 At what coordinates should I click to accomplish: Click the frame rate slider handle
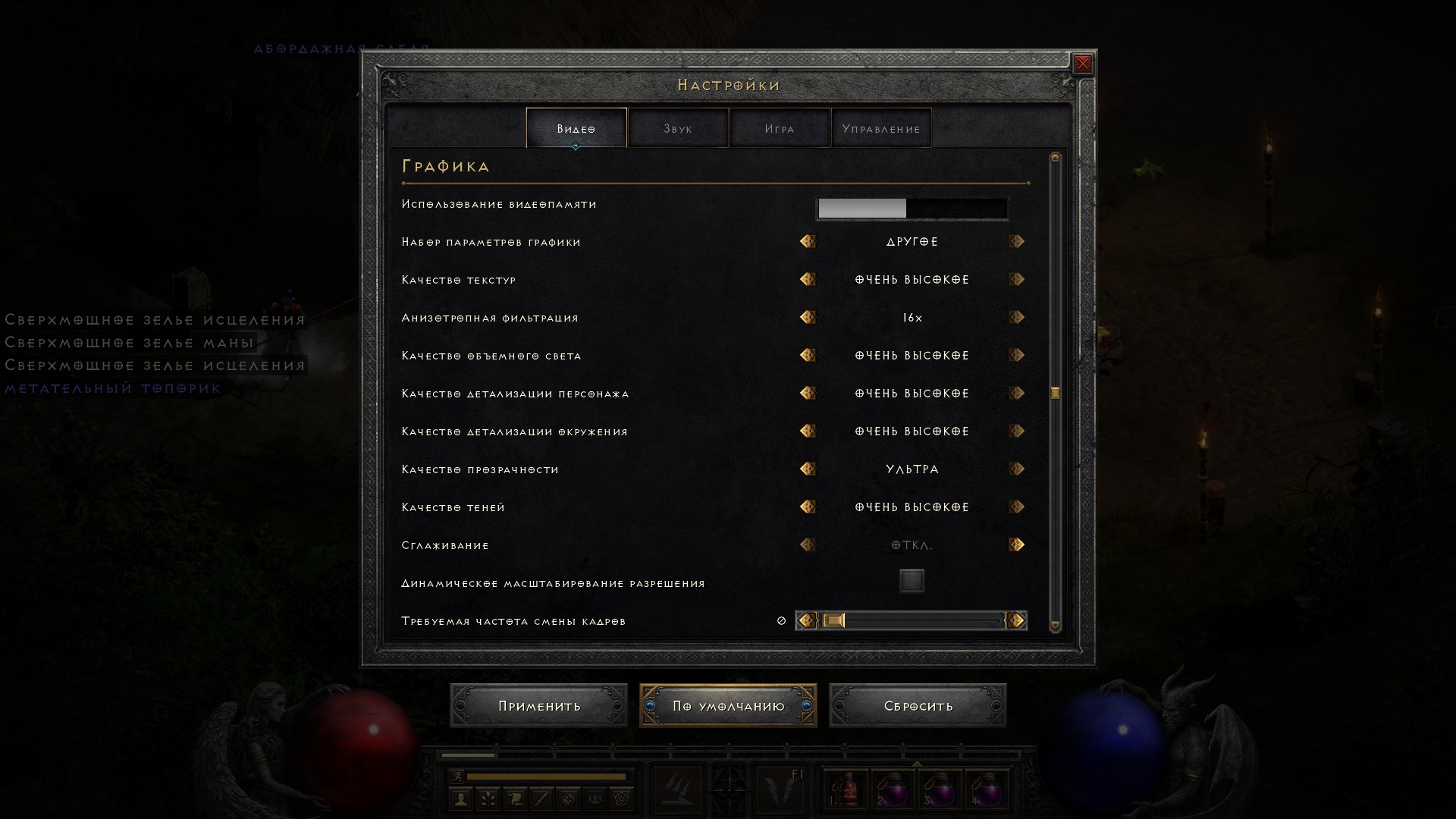833,620
